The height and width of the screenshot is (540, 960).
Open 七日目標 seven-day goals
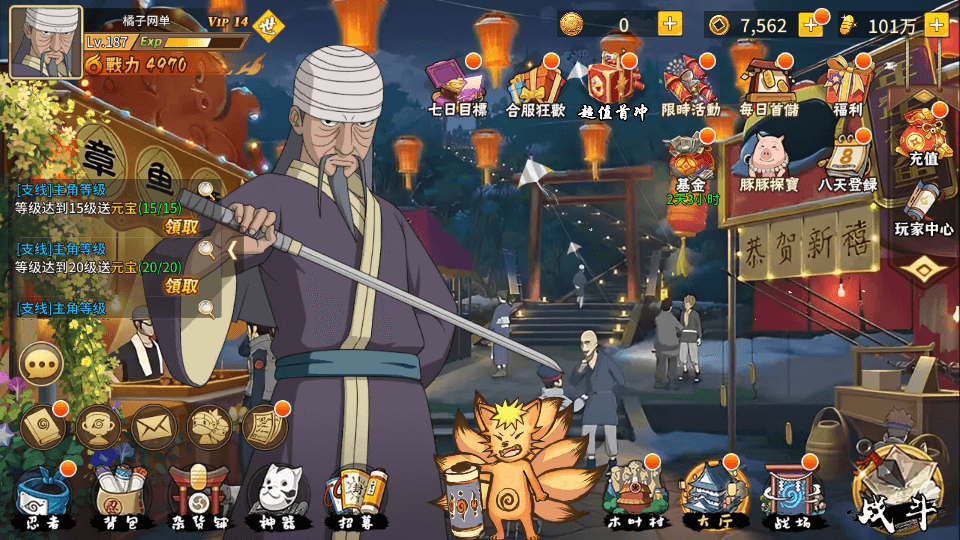pos(456,86)
